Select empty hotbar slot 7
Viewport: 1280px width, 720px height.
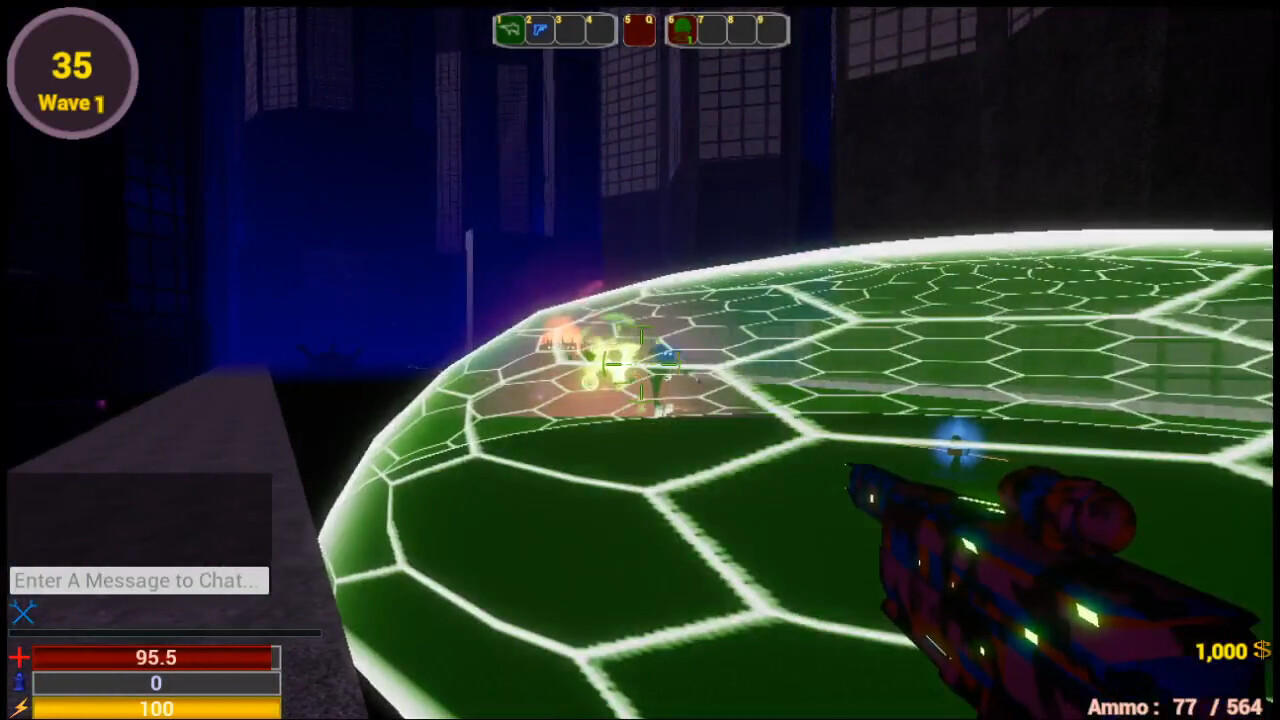pyautogui.click(x=714, y=30)
